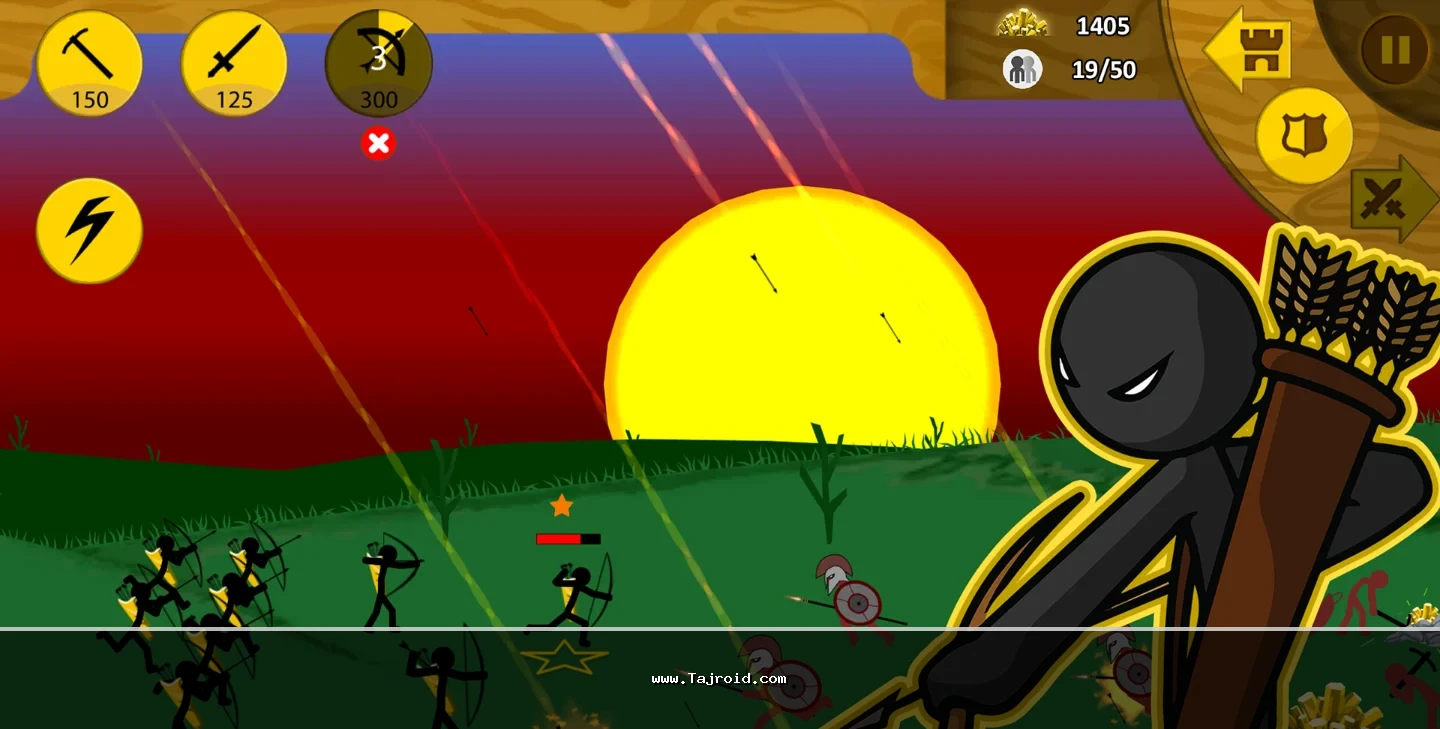Pause the game
This screenshot has height=729, width=1440.
[x=1395, y=49]
